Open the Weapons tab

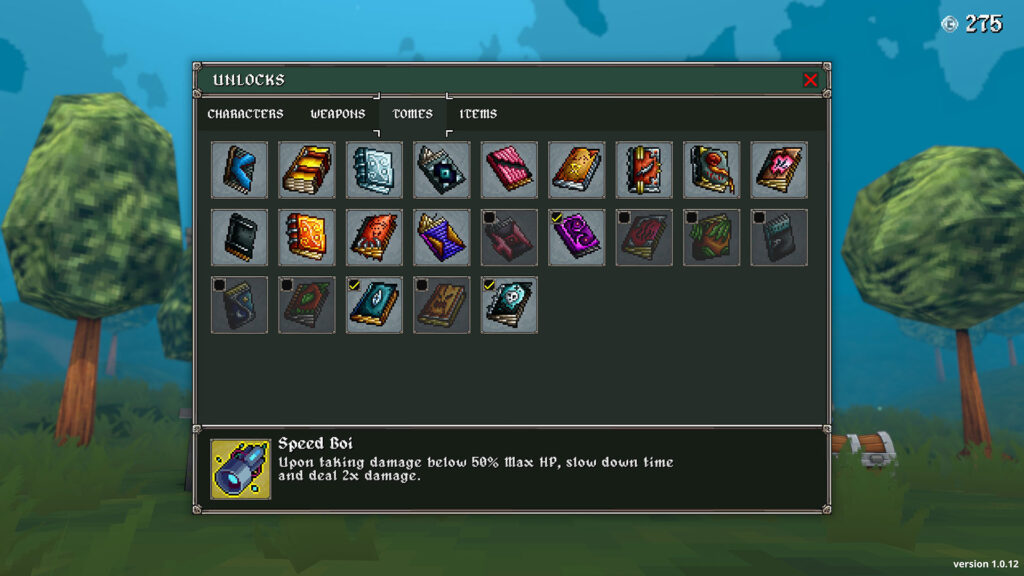point(338,114)
